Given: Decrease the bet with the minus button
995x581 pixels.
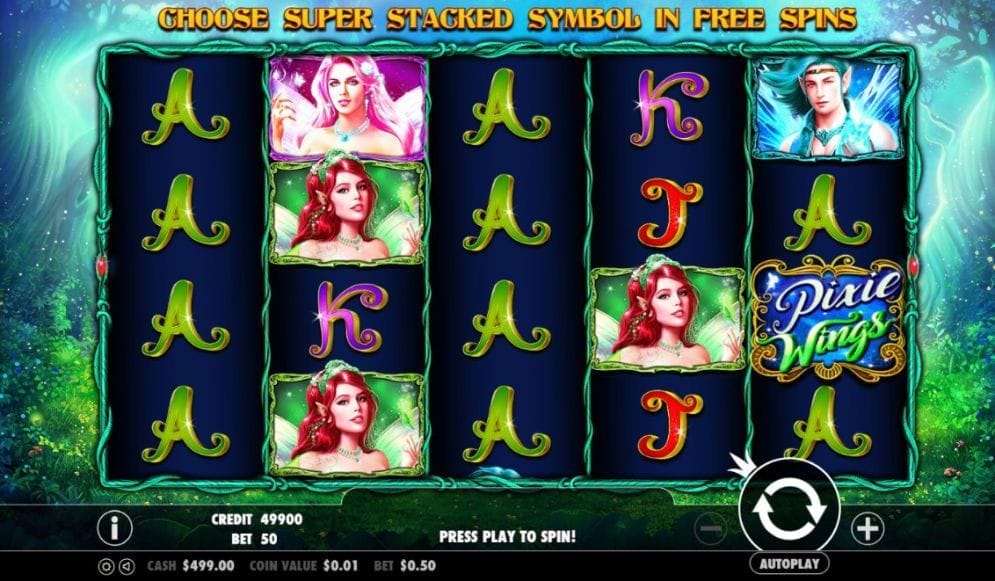Looking at the screenshot, I should click(x=711, y=526).
